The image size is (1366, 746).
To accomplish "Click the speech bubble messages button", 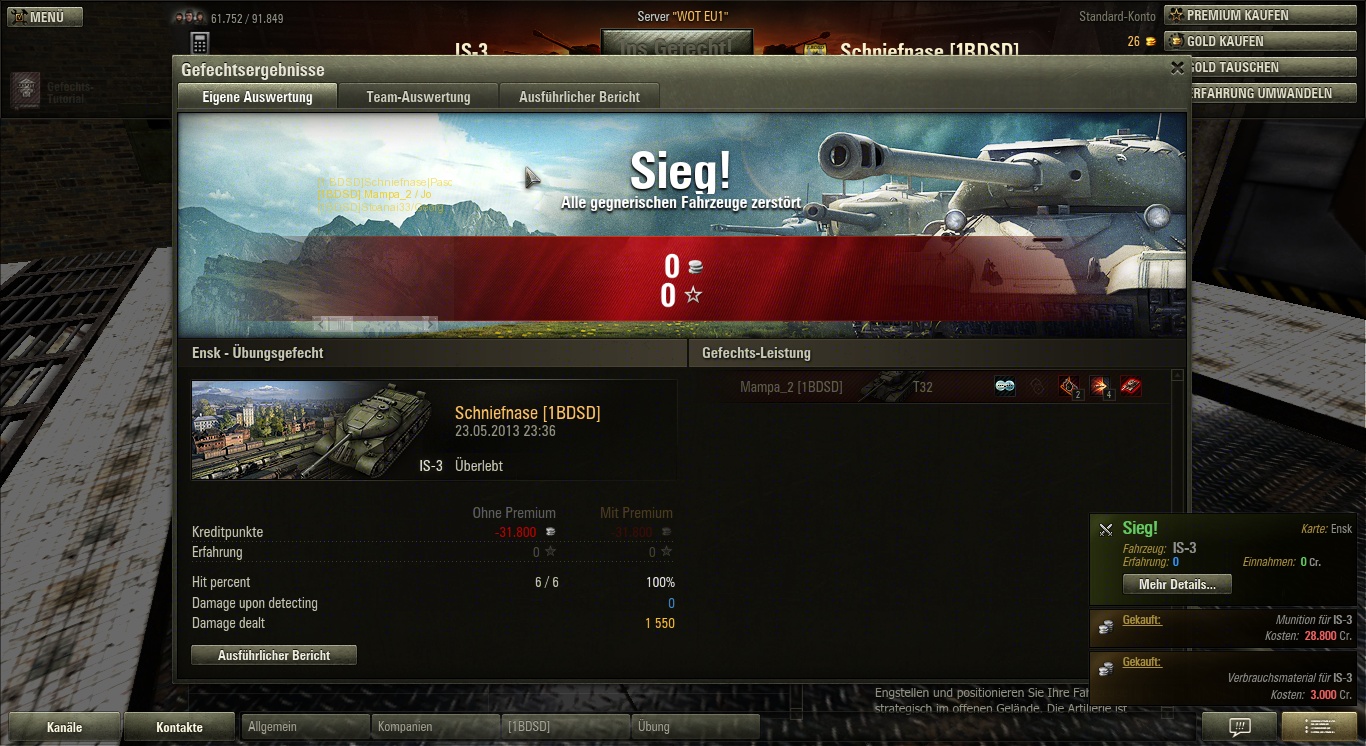I will (1239, 727).
